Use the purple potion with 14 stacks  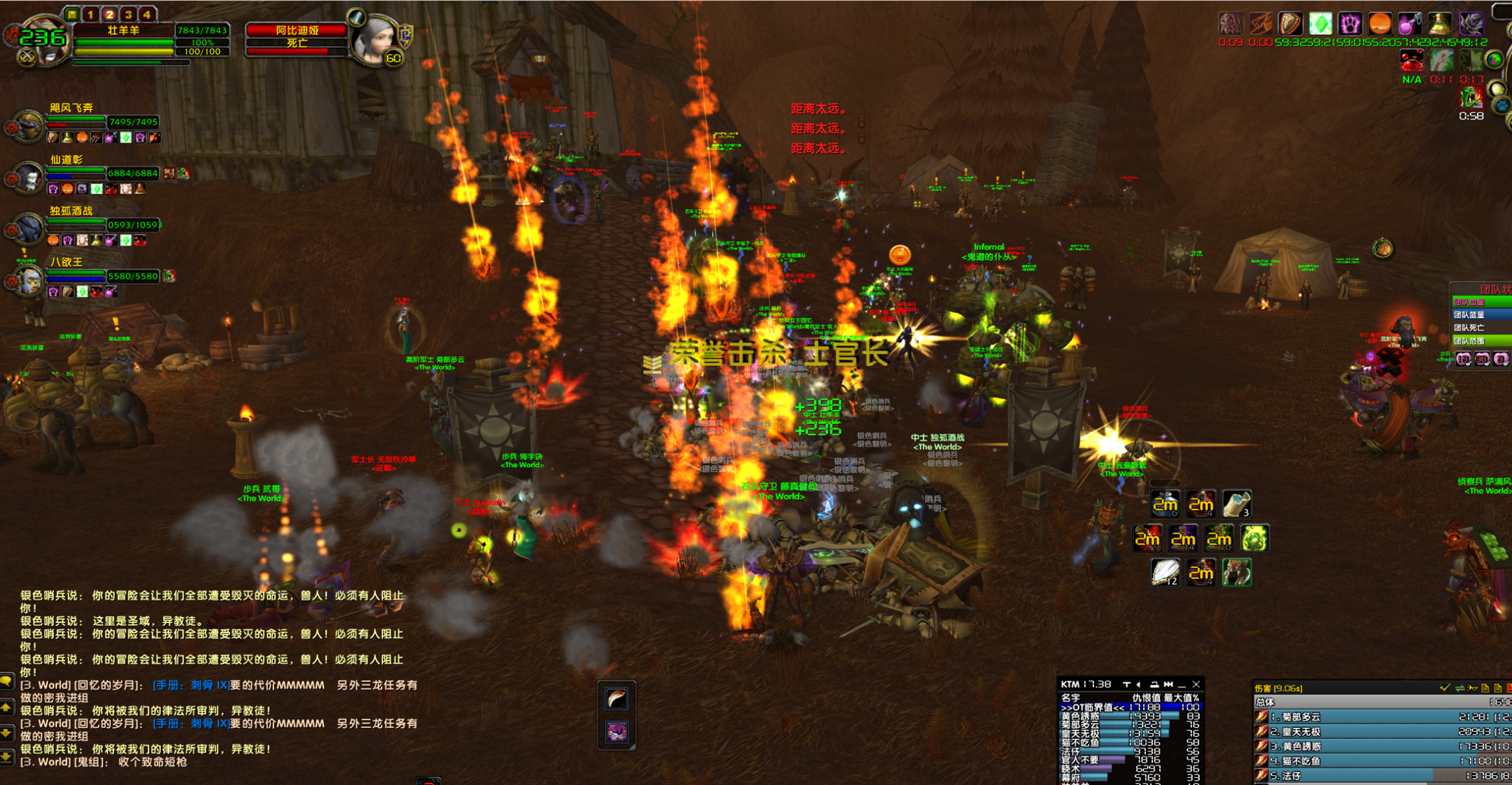click(1183, 538)
